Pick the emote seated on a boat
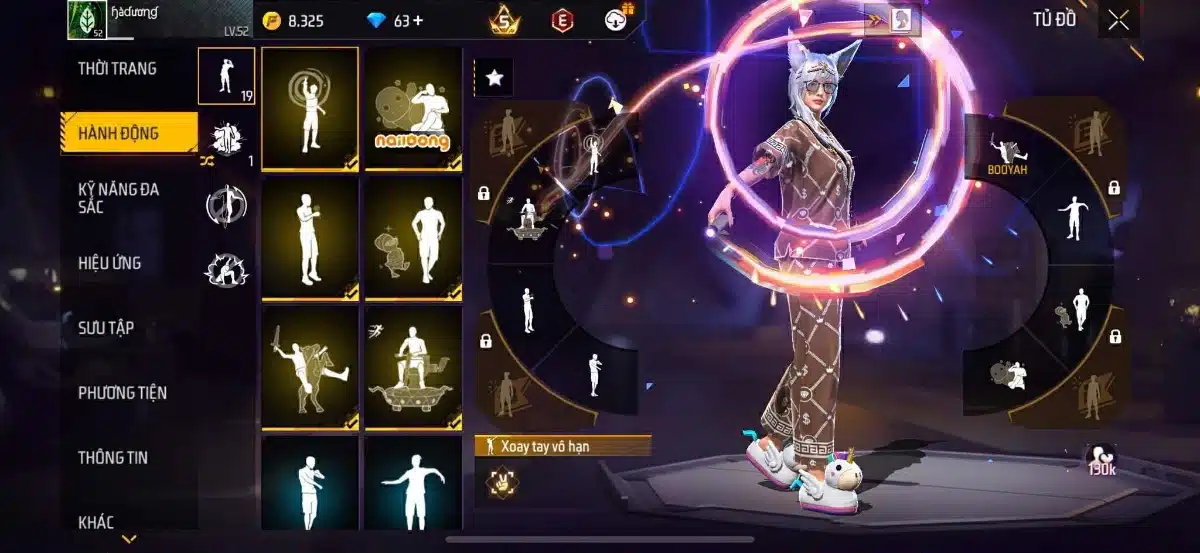 [412, 368]
